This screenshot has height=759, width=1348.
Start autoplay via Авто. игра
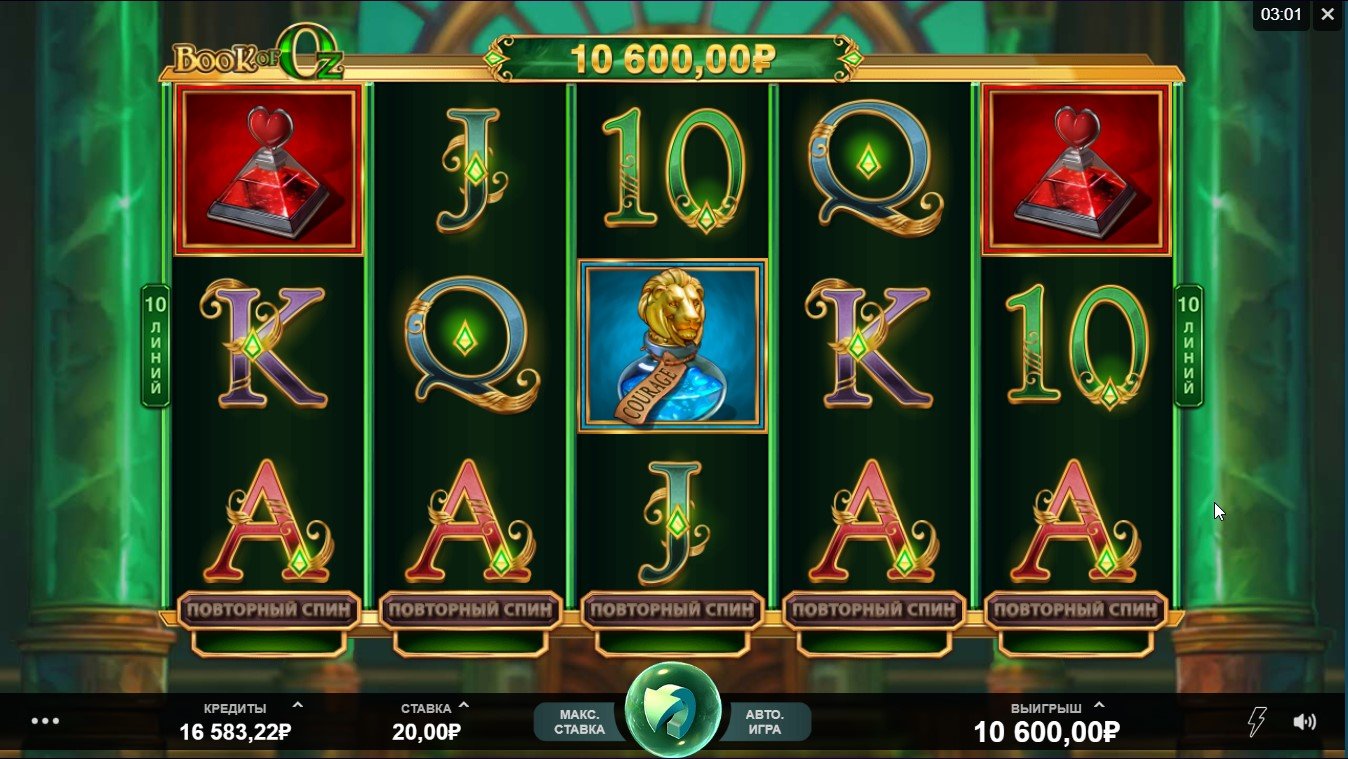[765, 721]
